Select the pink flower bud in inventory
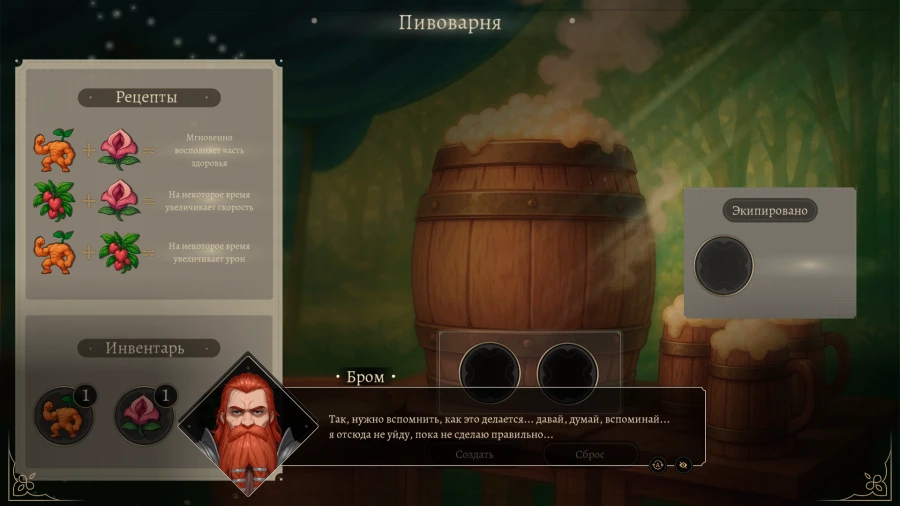The width and height of the screenshot is (900, 506). (x=144, y=415)
